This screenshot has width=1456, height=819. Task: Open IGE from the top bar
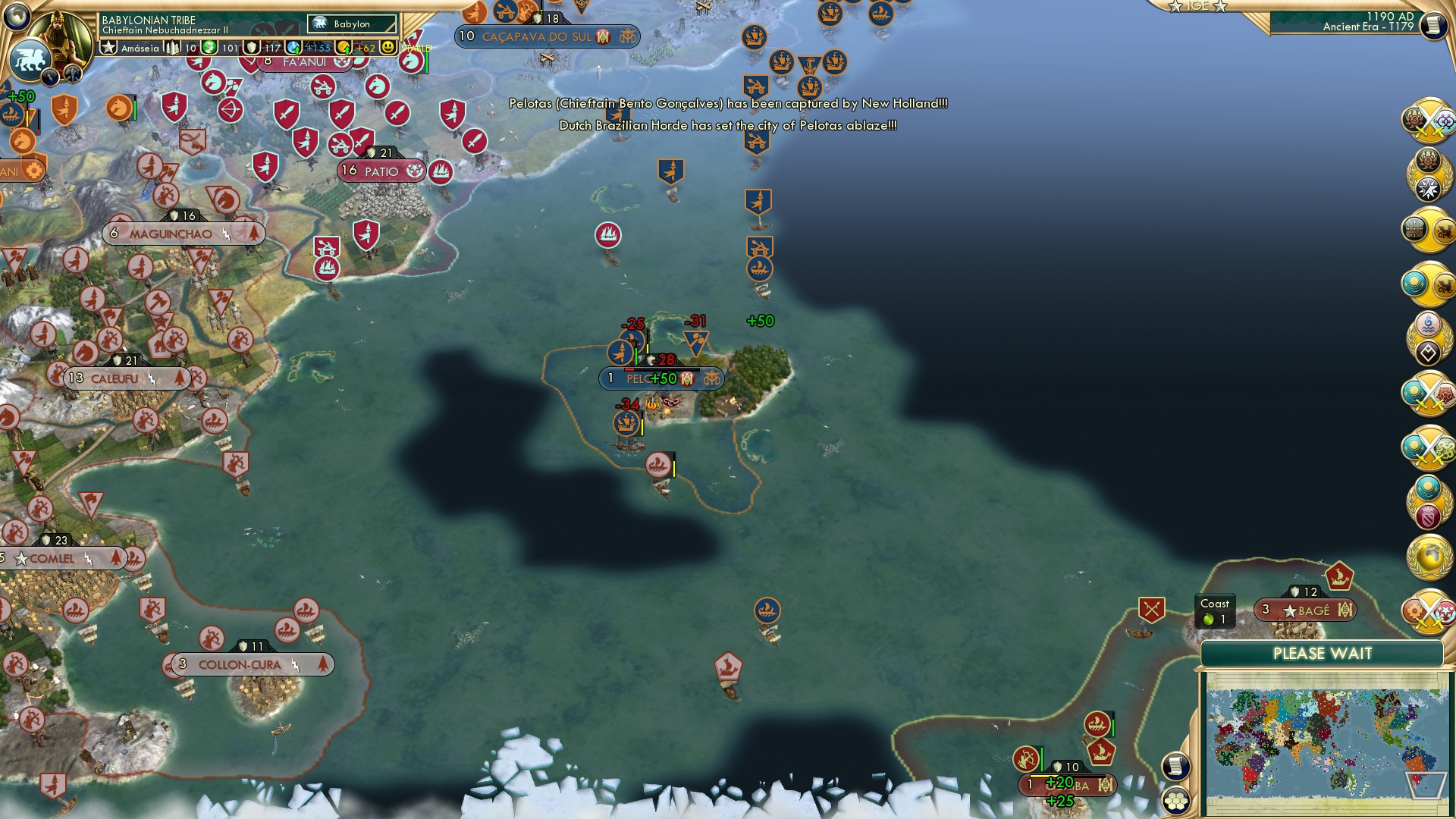(1199, 8)
